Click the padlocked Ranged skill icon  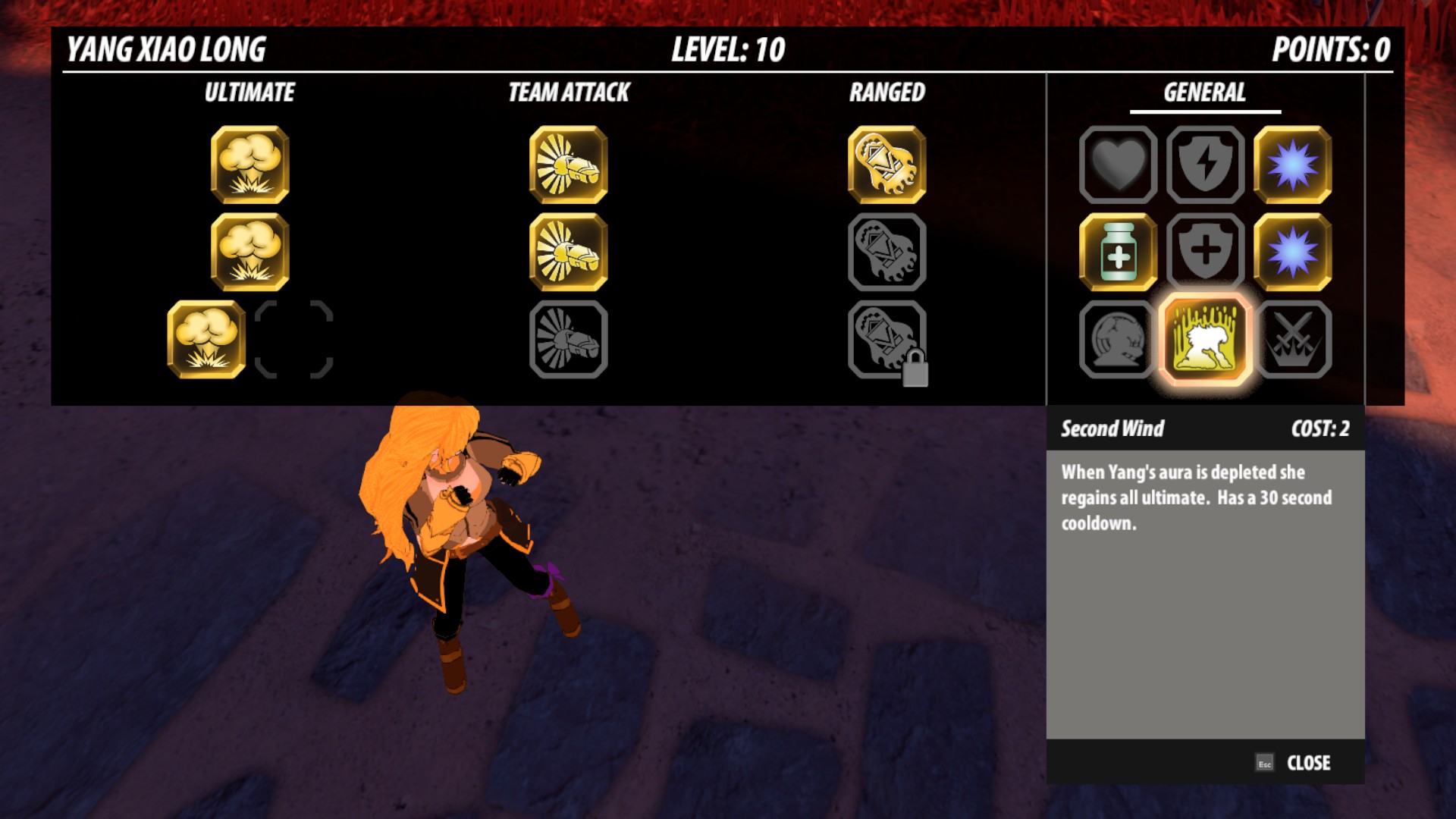tap(887, 340)
